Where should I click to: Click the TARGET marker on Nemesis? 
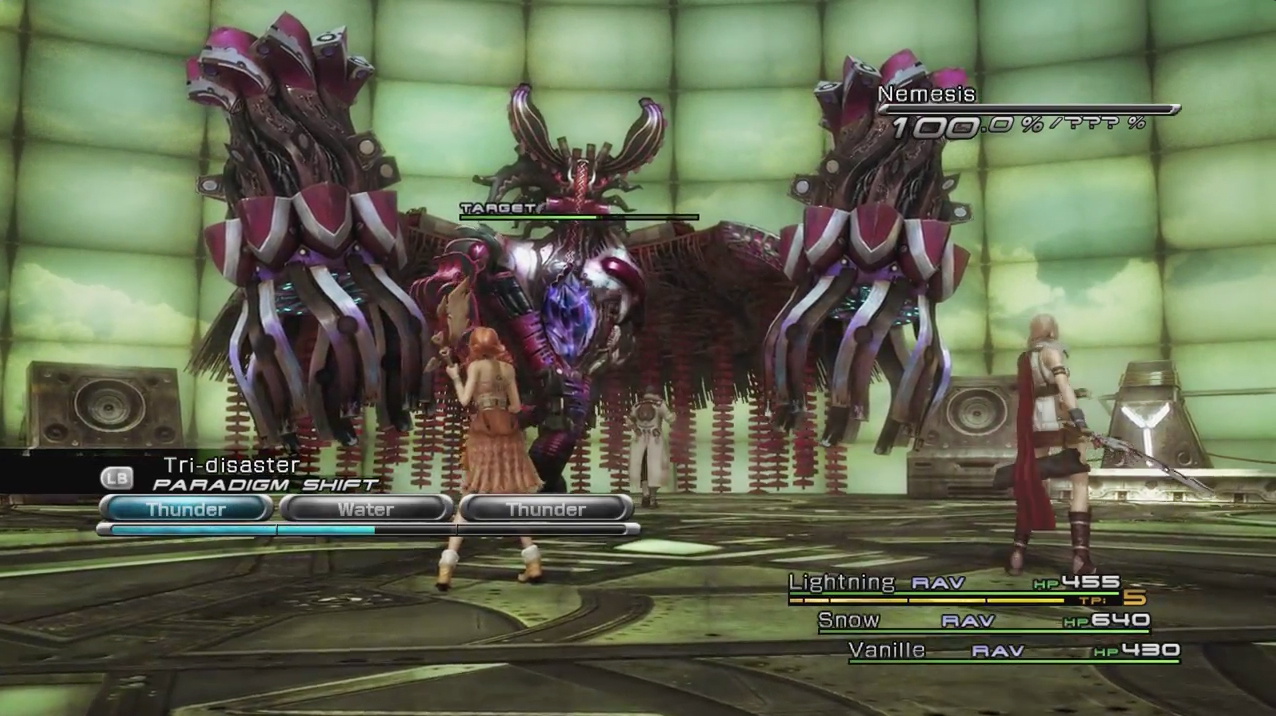(x=498, y=209)
